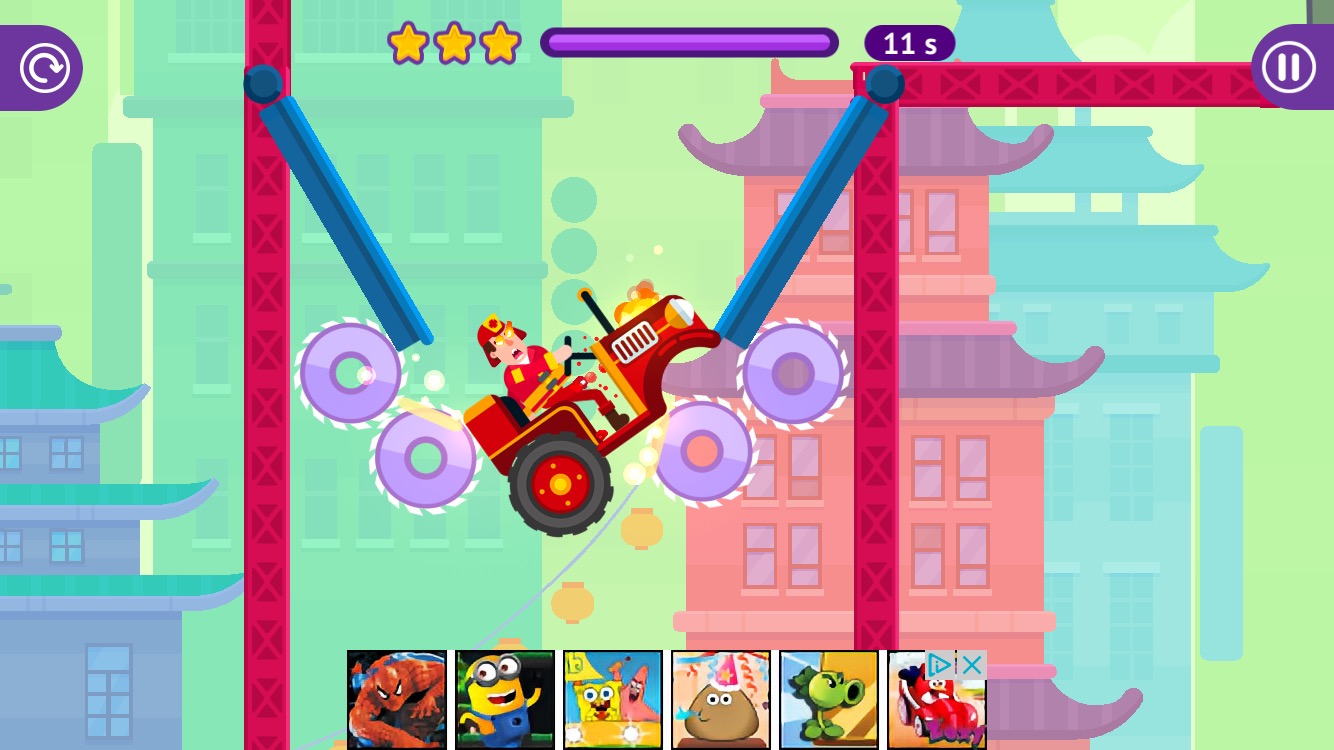Screen dimensions: 1334x750
Task: Select the third golden star
Action: click(500, 44)
